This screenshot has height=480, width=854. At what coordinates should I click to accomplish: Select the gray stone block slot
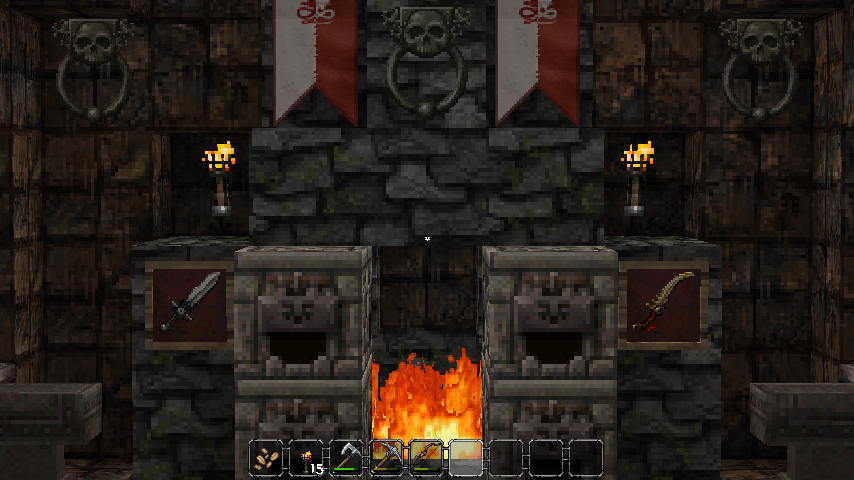point(466,457)
